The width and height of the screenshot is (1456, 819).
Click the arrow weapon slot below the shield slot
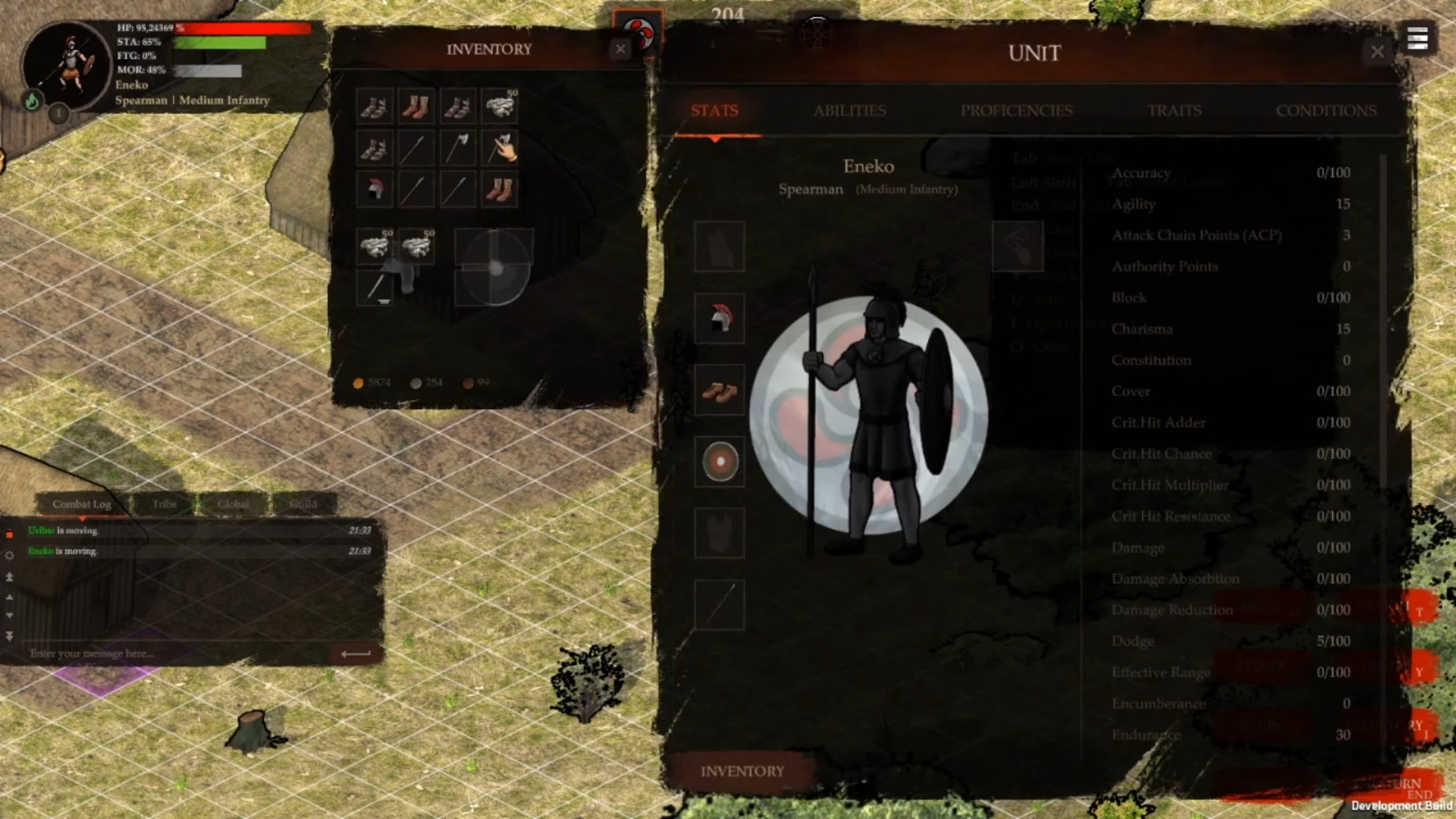pos(720,603)
